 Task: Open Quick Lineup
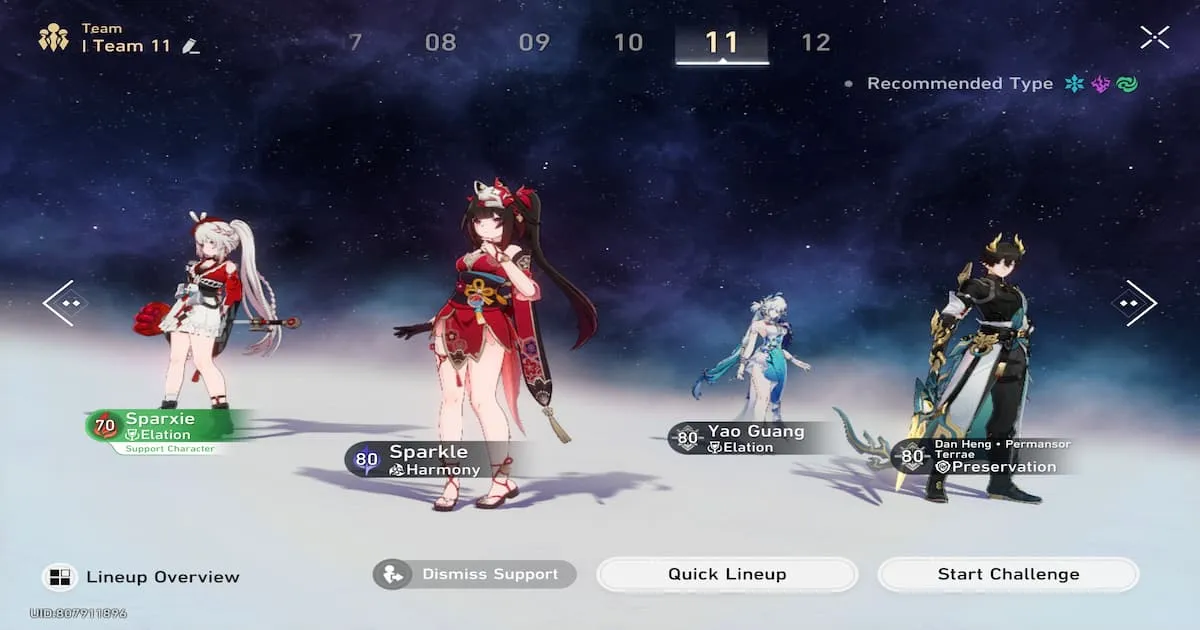coord(727,574)
